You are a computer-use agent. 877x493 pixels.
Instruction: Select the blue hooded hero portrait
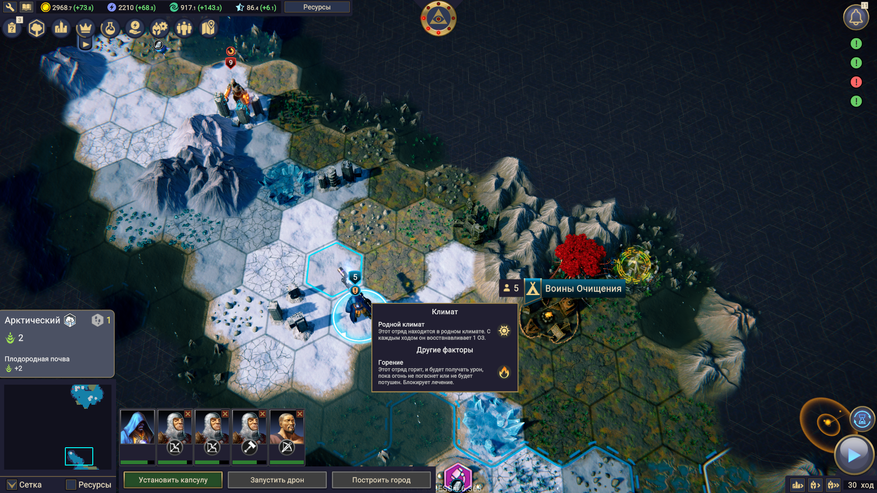(137, 428)
